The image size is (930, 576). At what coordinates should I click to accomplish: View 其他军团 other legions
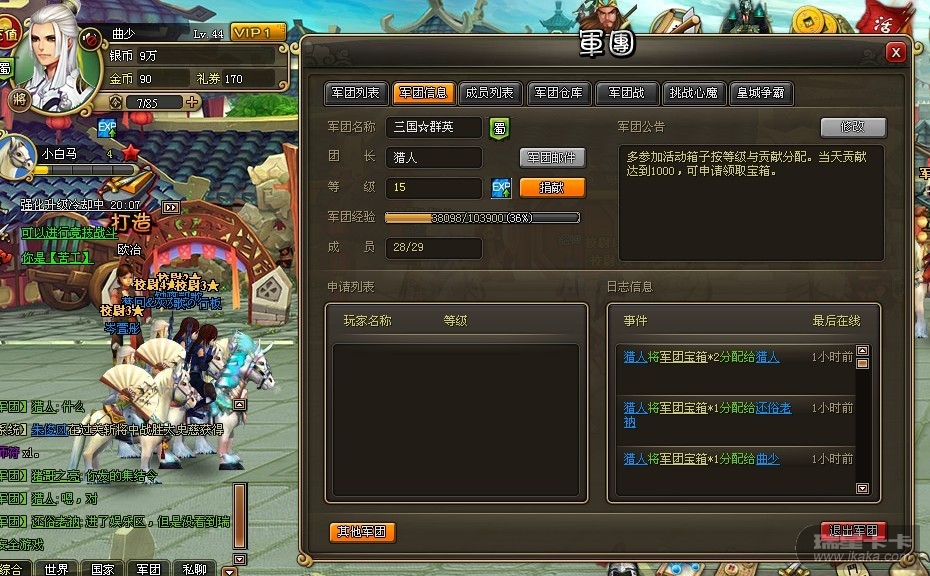click(x=363, y=532)
